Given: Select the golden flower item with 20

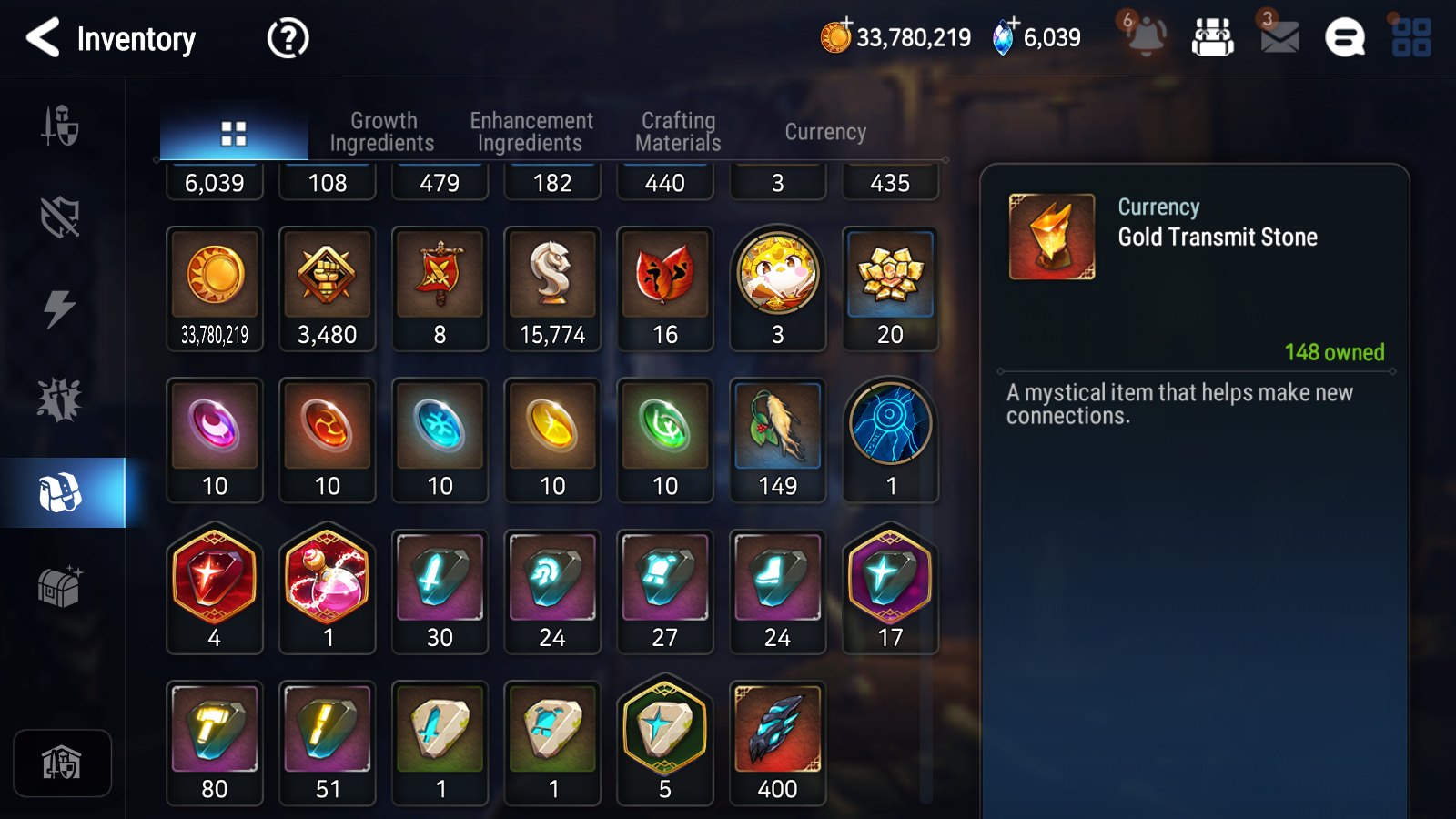Looking at the screenshot, I should click(x=890, y=288).
